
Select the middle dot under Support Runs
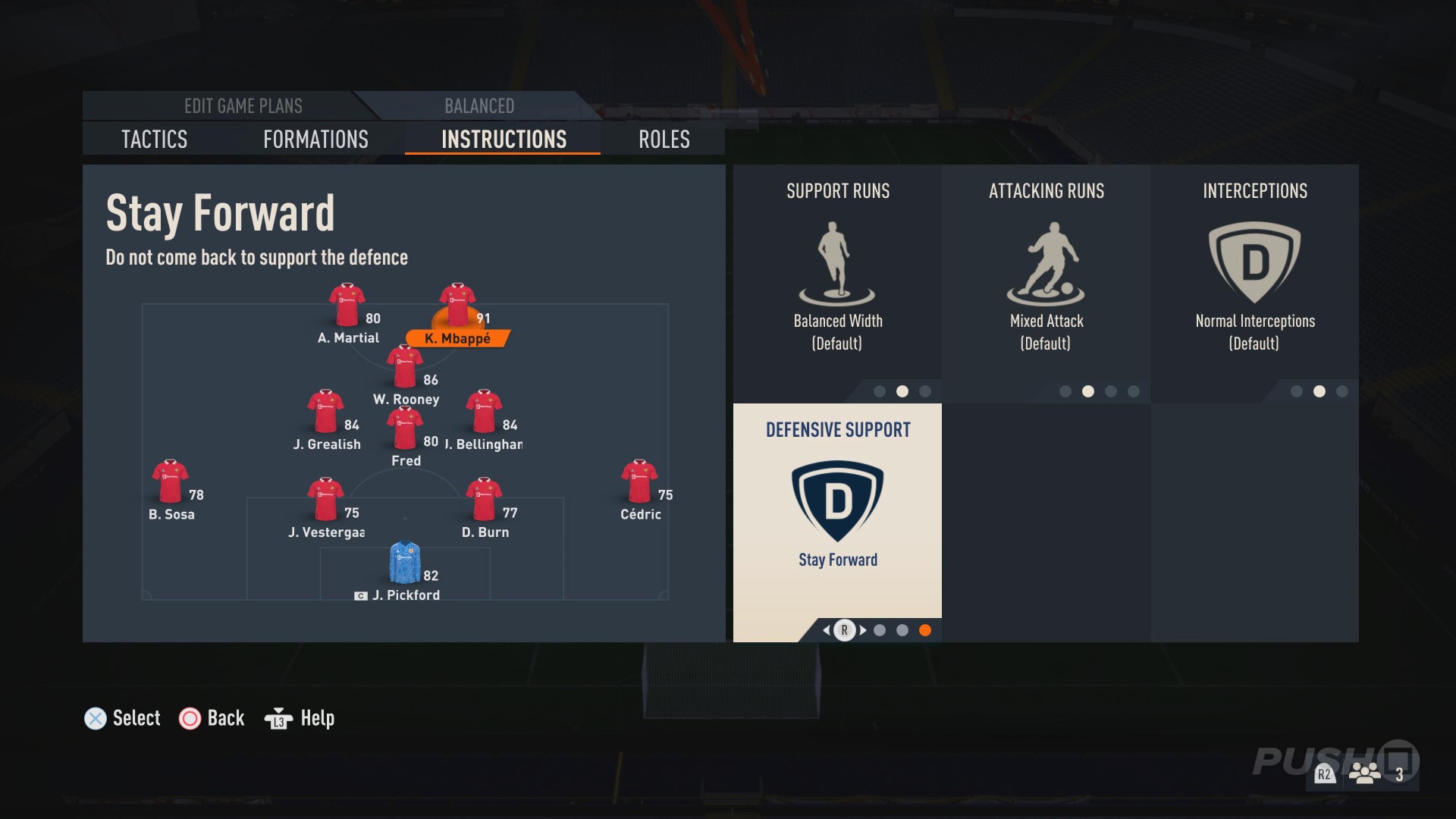click(902, 392)
